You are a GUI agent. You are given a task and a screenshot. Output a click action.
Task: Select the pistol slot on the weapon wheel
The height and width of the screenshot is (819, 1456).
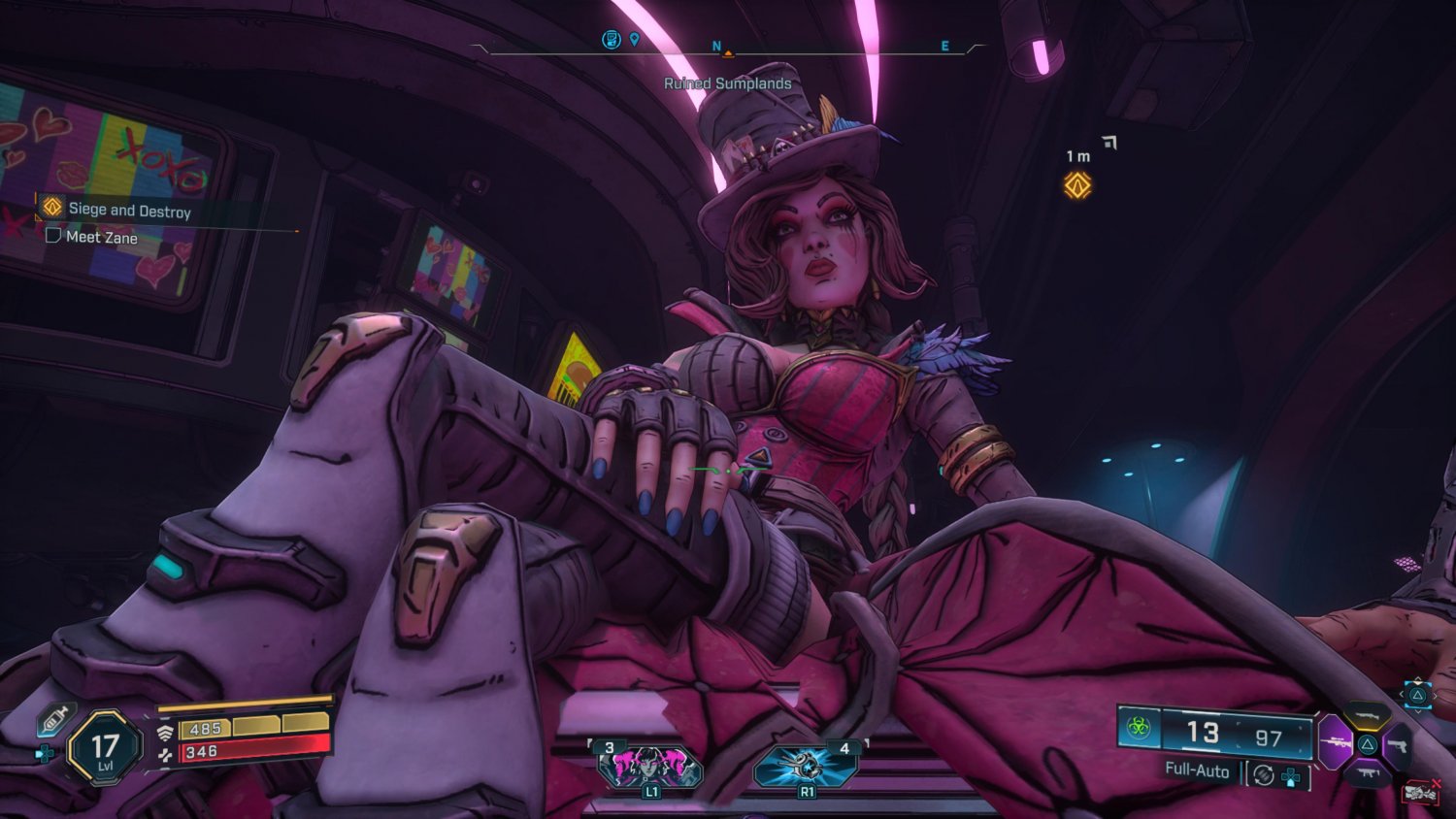coord(1401,746)
